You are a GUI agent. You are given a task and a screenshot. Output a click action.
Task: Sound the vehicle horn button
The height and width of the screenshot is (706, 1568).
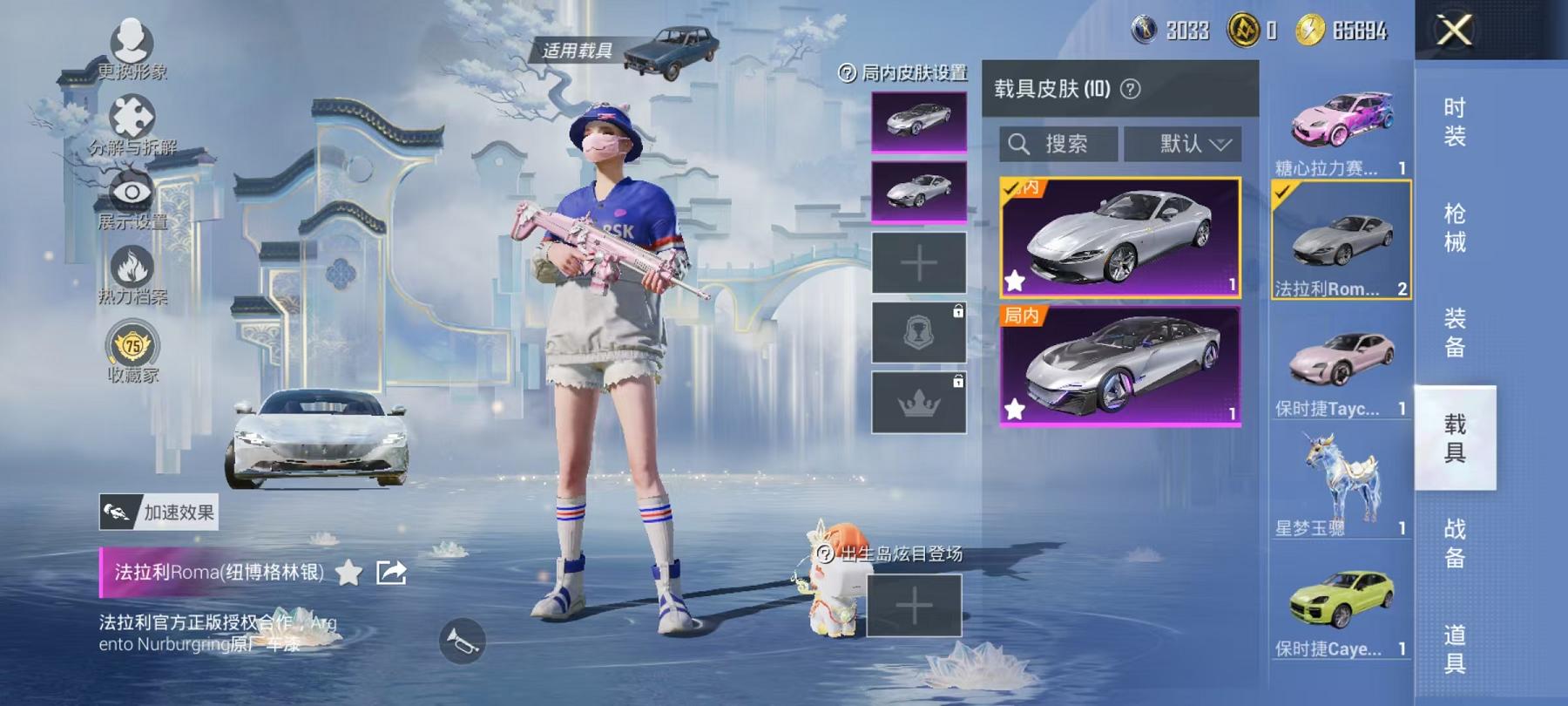pos(462,642)
